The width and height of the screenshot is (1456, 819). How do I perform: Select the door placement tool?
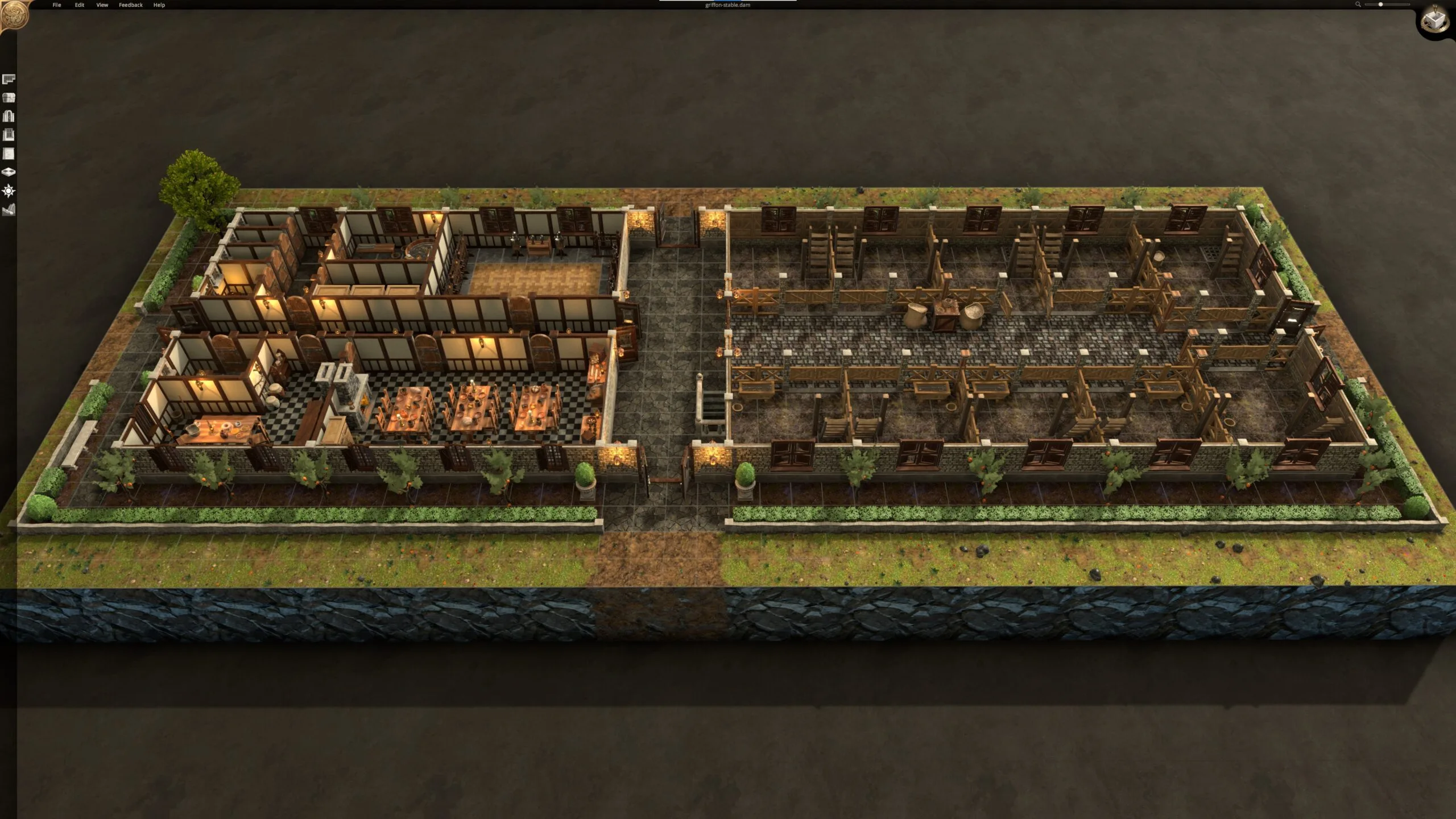pyautogui.click(x=8, y=115)
